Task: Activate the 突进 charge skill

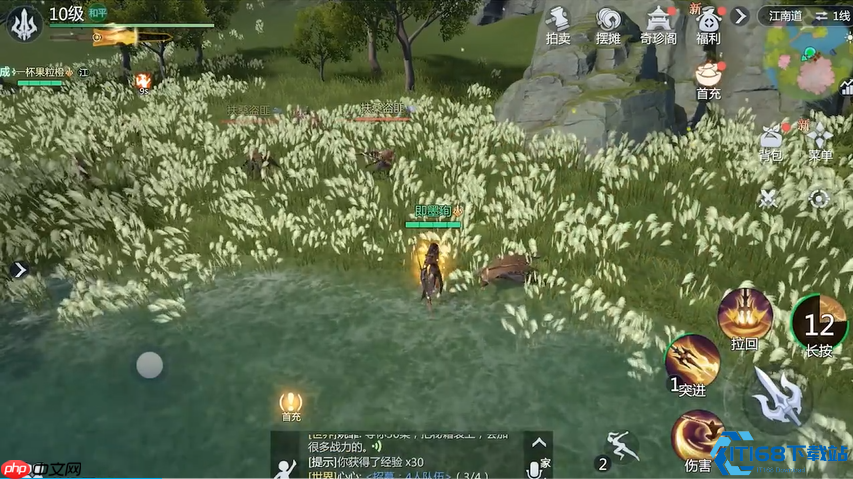Action: (x=692, y=360)
